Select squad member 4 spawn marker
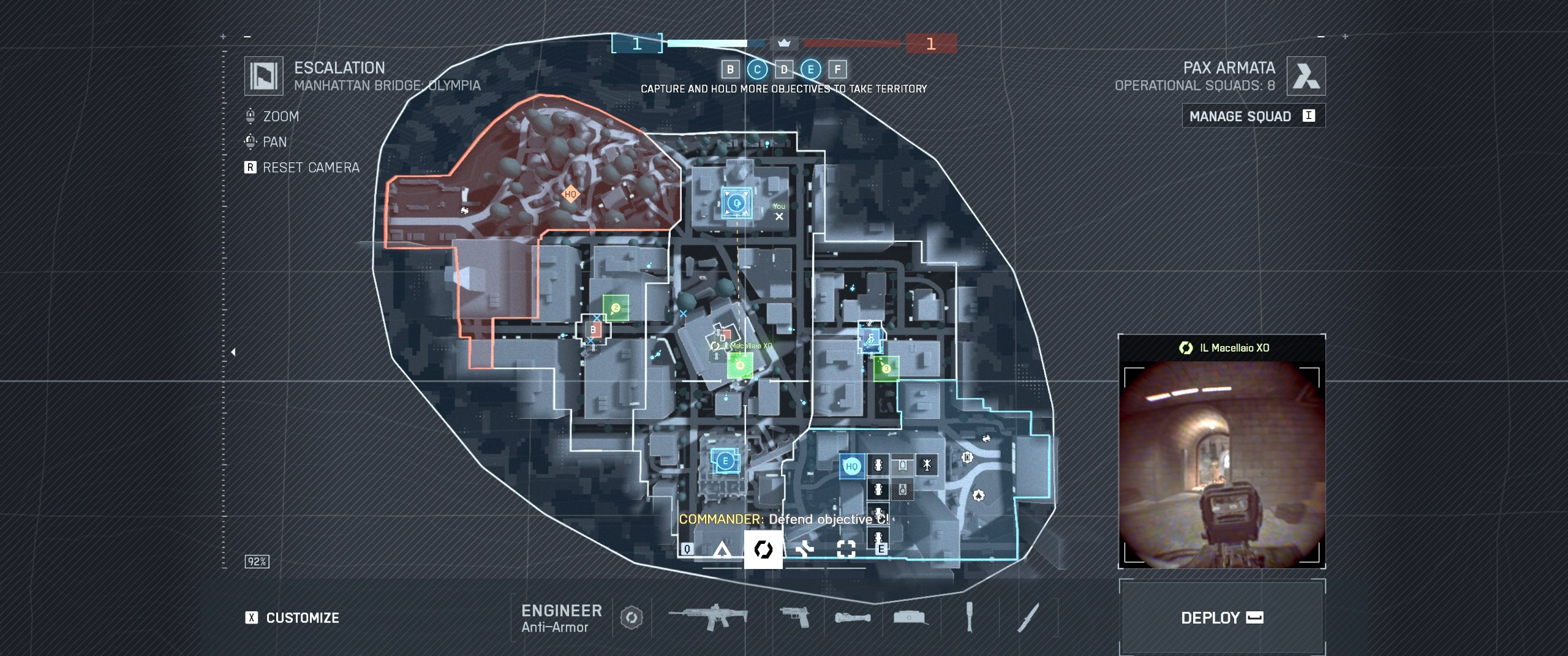Viewport: 1568px width, 656px height. pyautogui.click(x=740, y=366)
